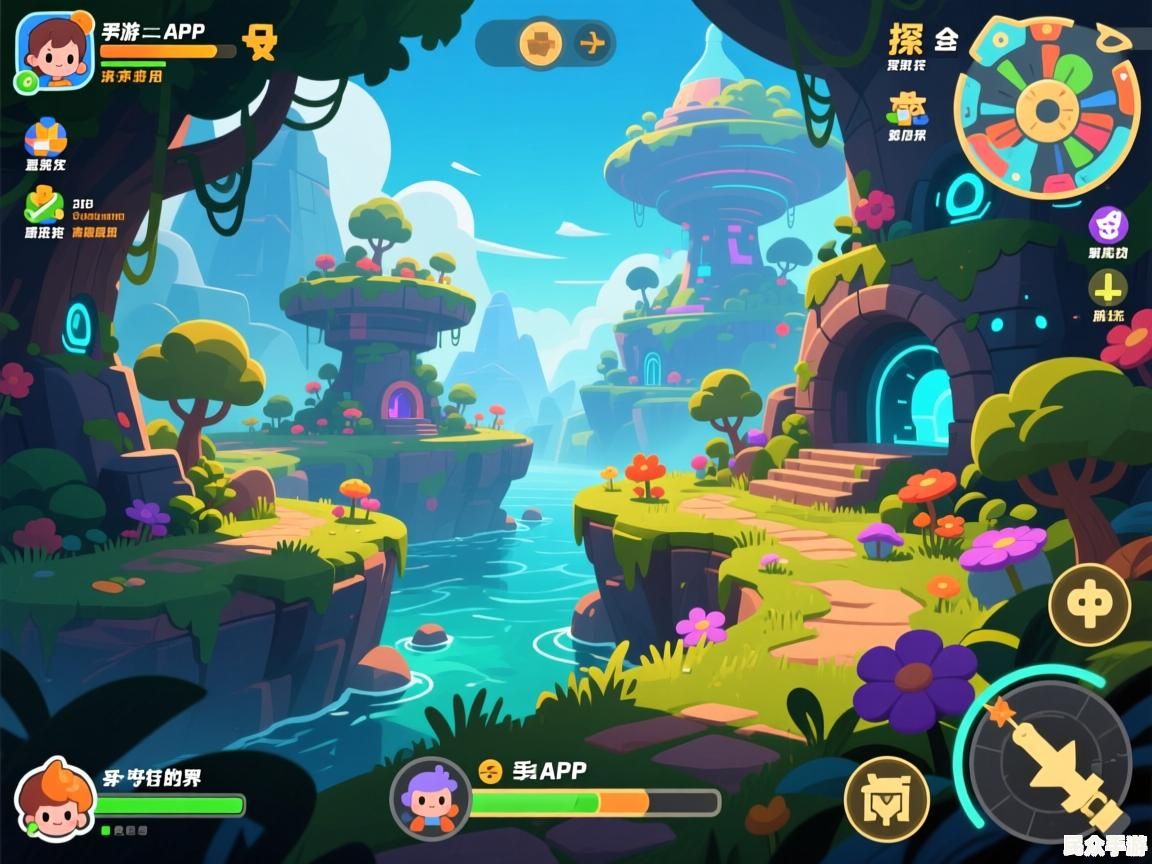Select the orange treasure chest button at top
The height and width of the screenshot is (864, 1152).
tap(541, 43)
